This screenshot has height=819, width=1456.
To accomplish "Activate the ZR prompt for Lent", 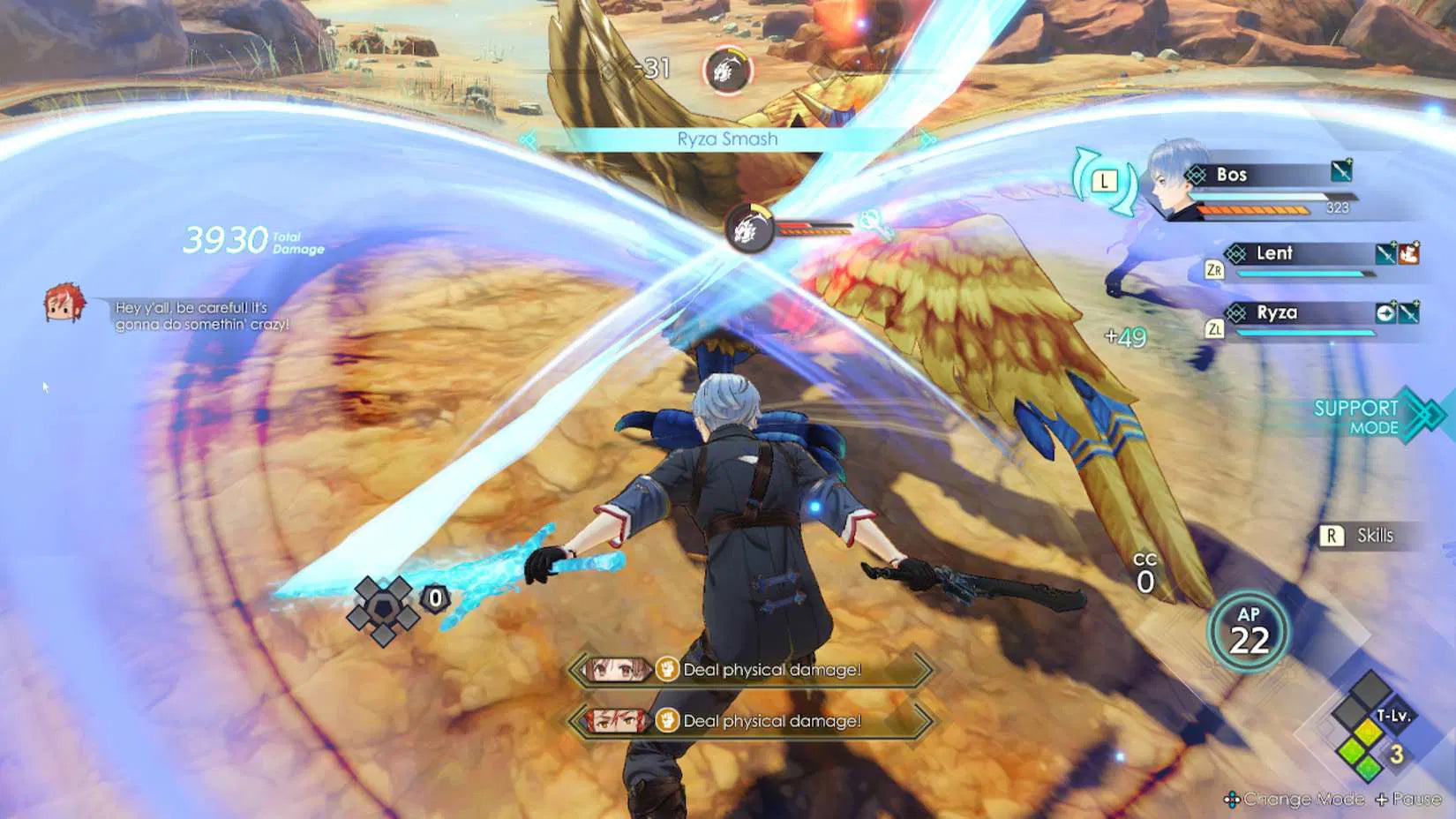I will 1215,269.
